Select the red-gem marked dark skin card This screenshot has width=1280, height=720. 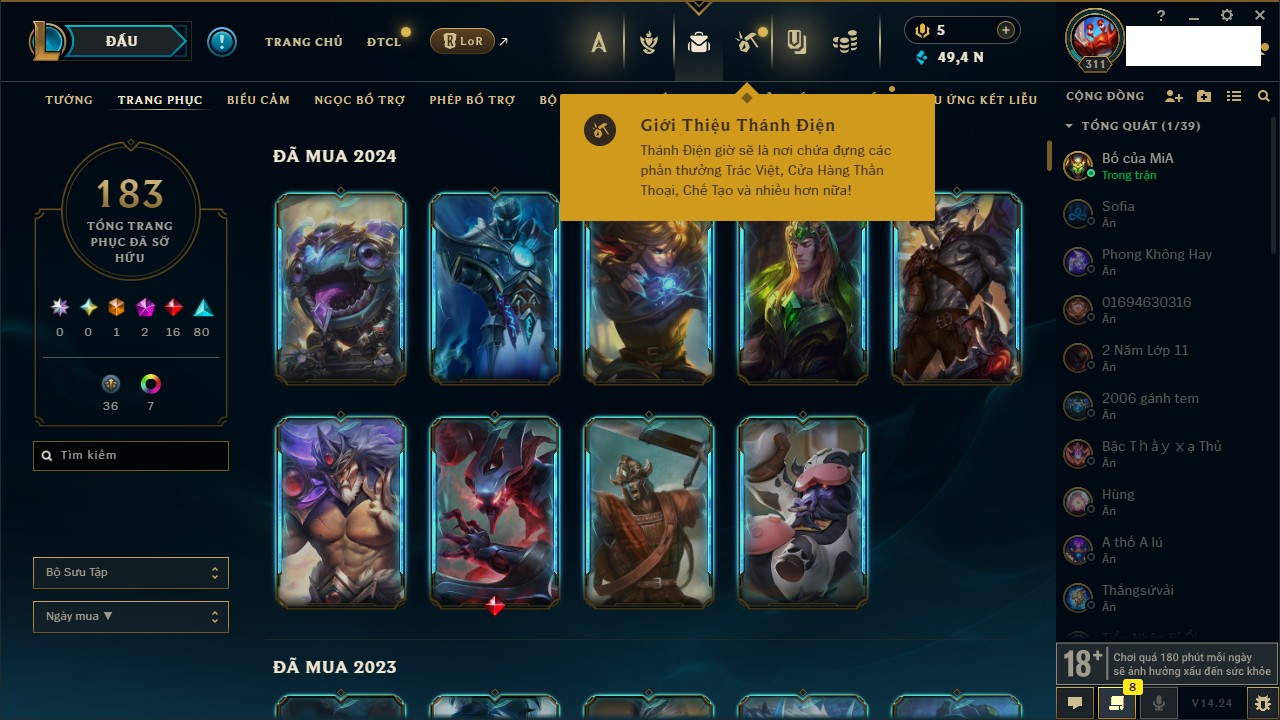pyautogui.click(x=495, y=512)
